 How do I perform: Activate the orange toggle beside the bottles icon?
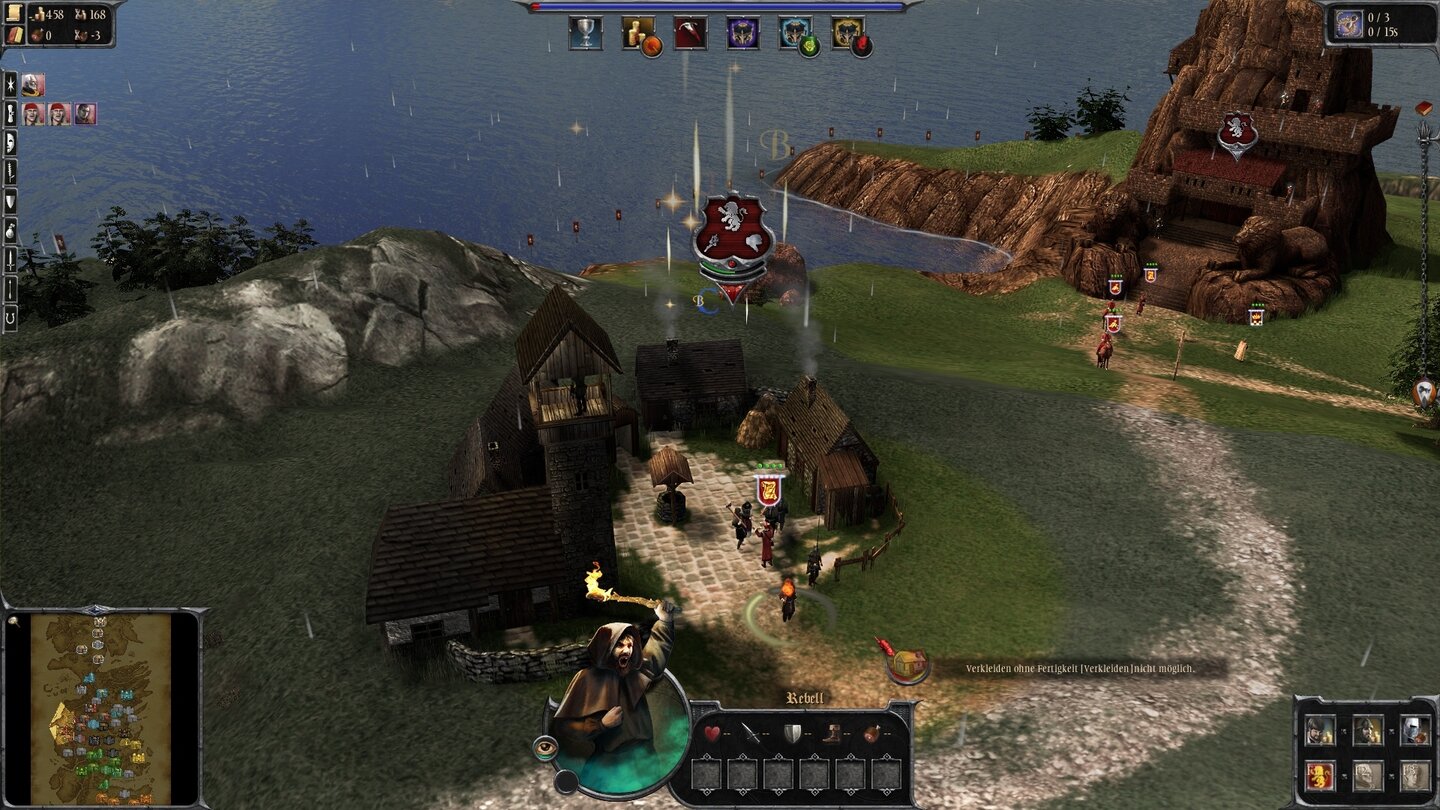[652, 47]
